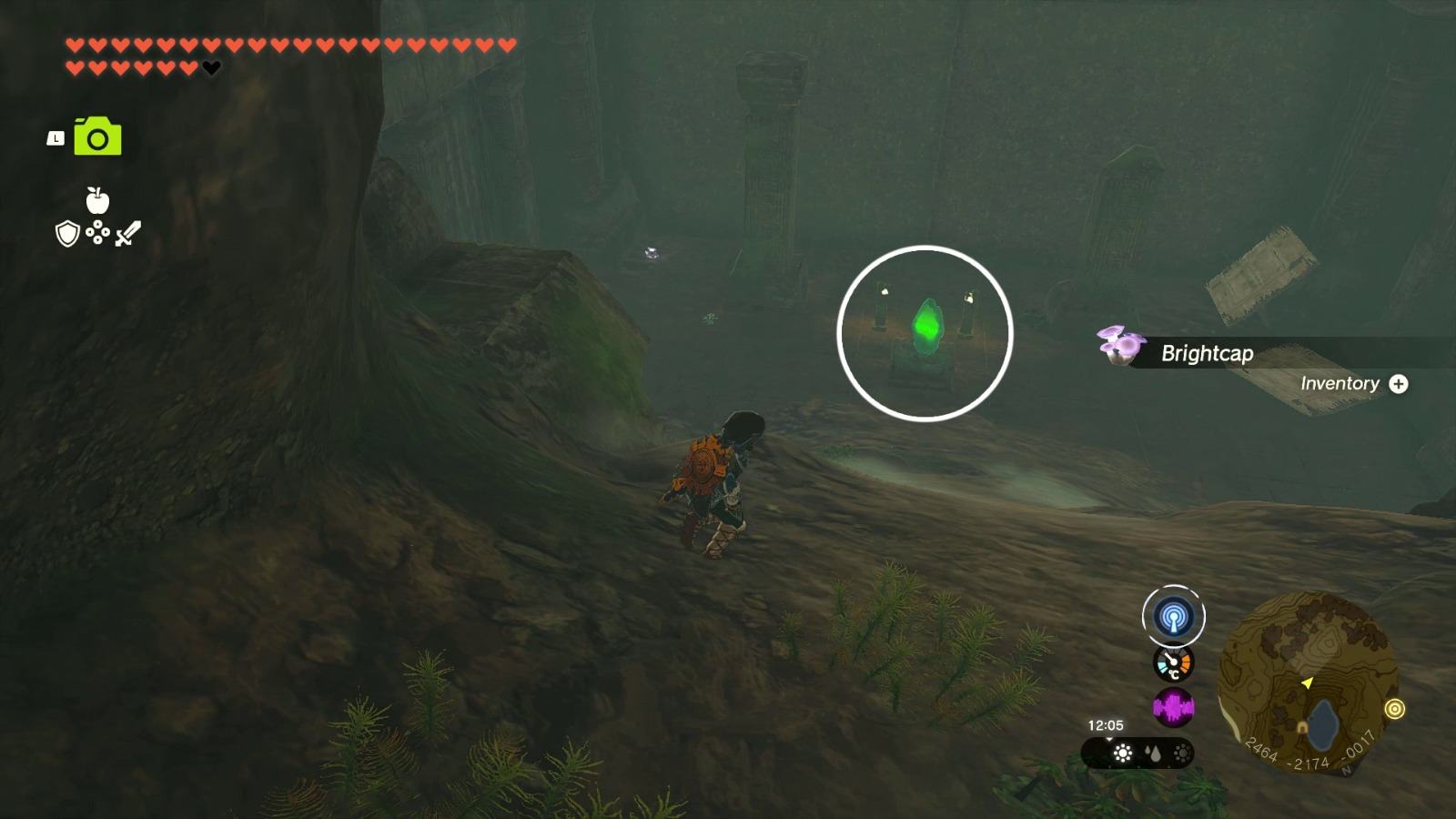Click the temperature gauge icon
Screen dimensions: 1456x819
coord(1173,664)
